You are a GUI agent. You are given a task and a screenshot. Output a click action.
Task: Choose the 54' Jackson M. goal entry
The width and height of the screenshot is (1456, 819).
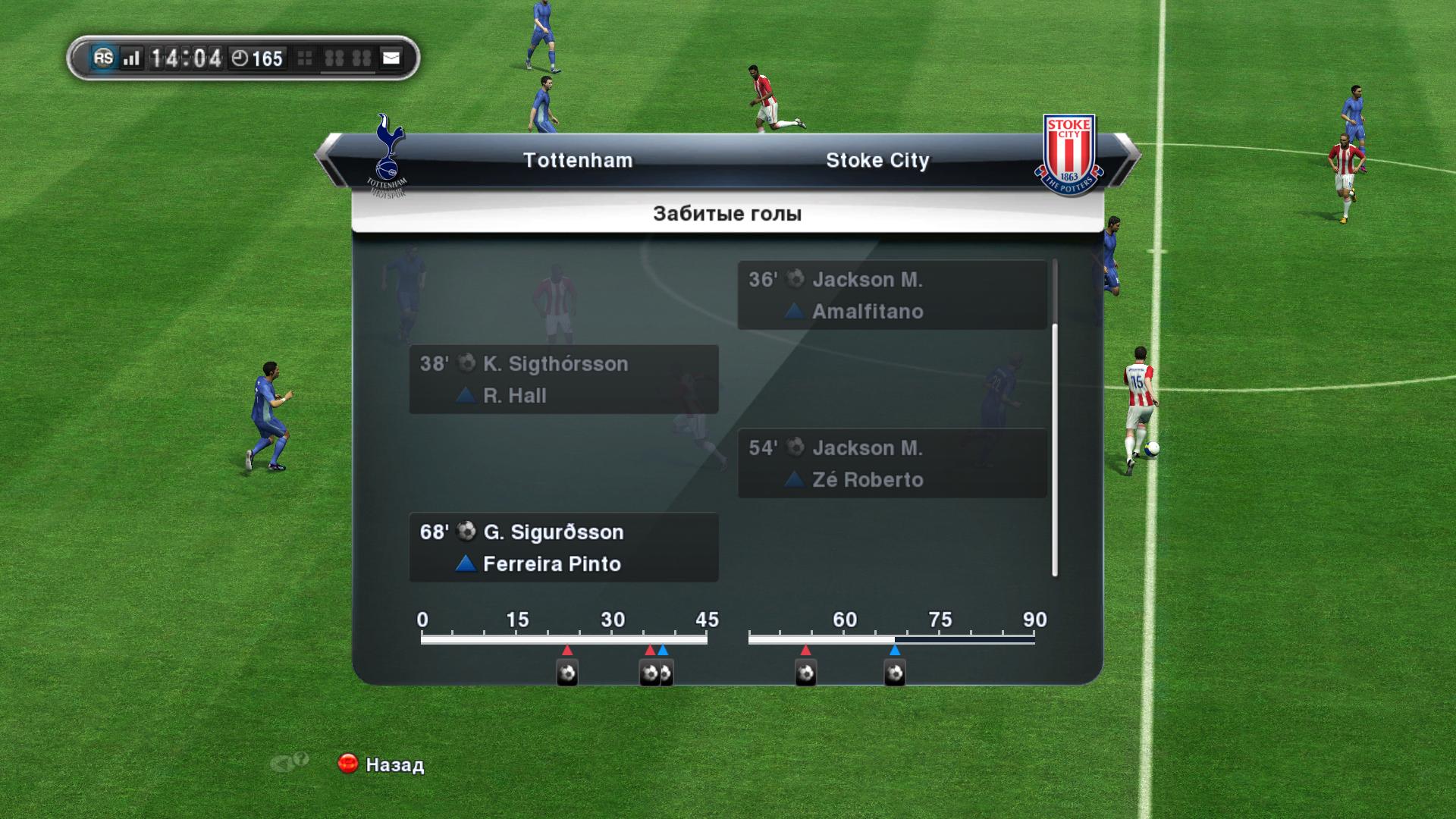click(x=892, y=463)
